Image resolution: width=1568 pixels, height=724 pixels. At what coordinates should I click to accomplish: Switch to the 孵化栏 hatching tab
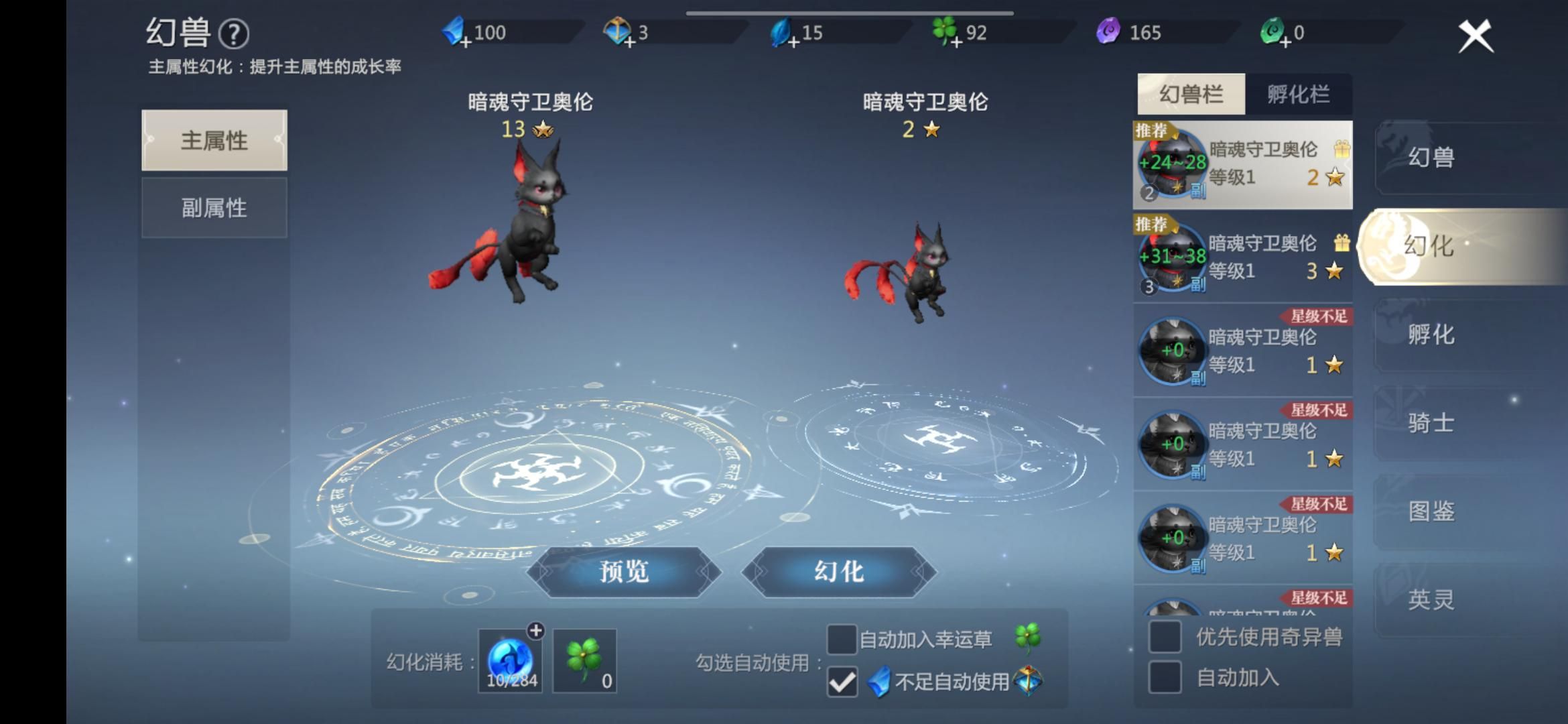(1299, 94)
